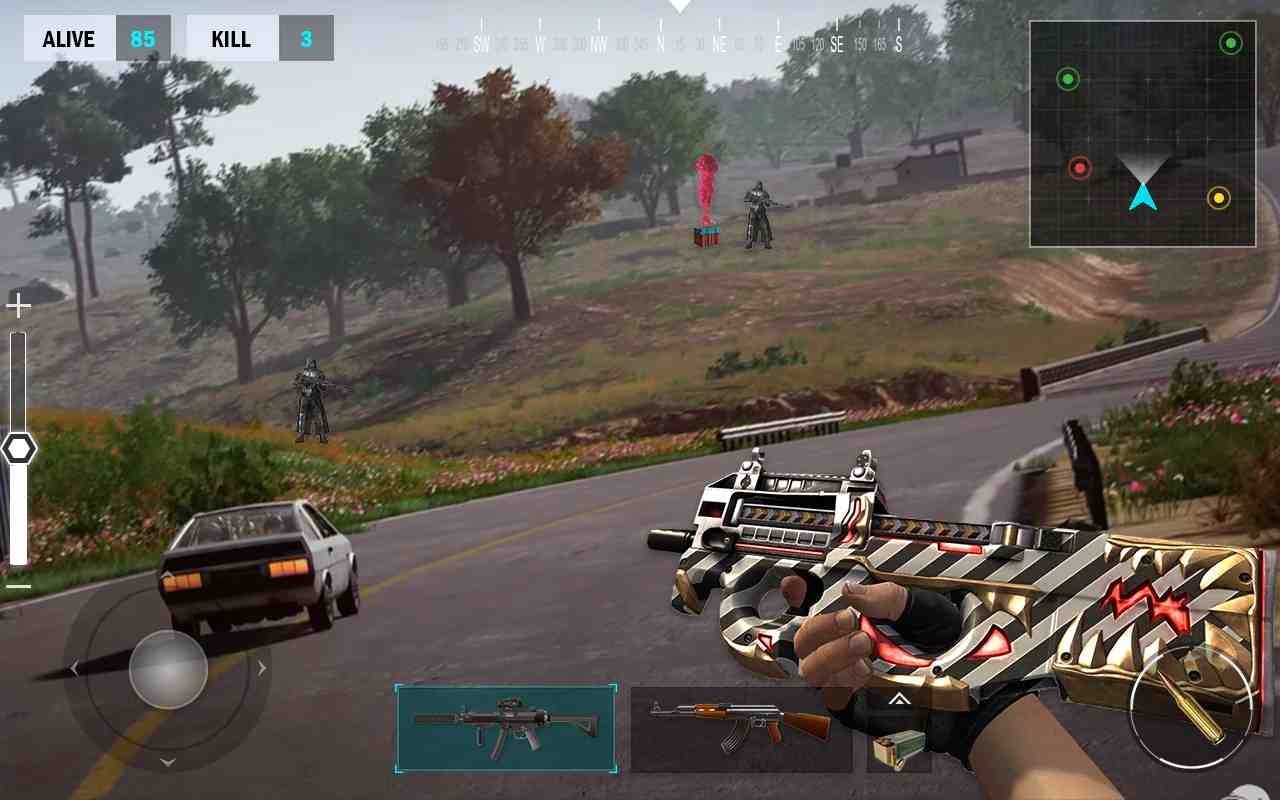Click the ALIVE counter showing 85
This screenshot has height=800, width=1280.
click(x=97, y=38)
